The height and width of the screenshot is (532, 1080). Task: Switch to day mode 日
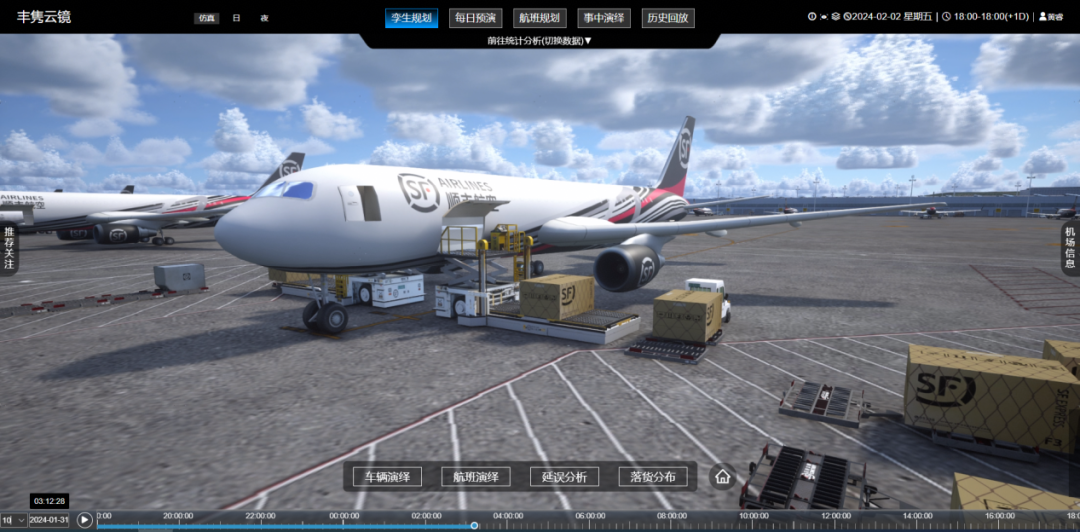pos(236,18)
